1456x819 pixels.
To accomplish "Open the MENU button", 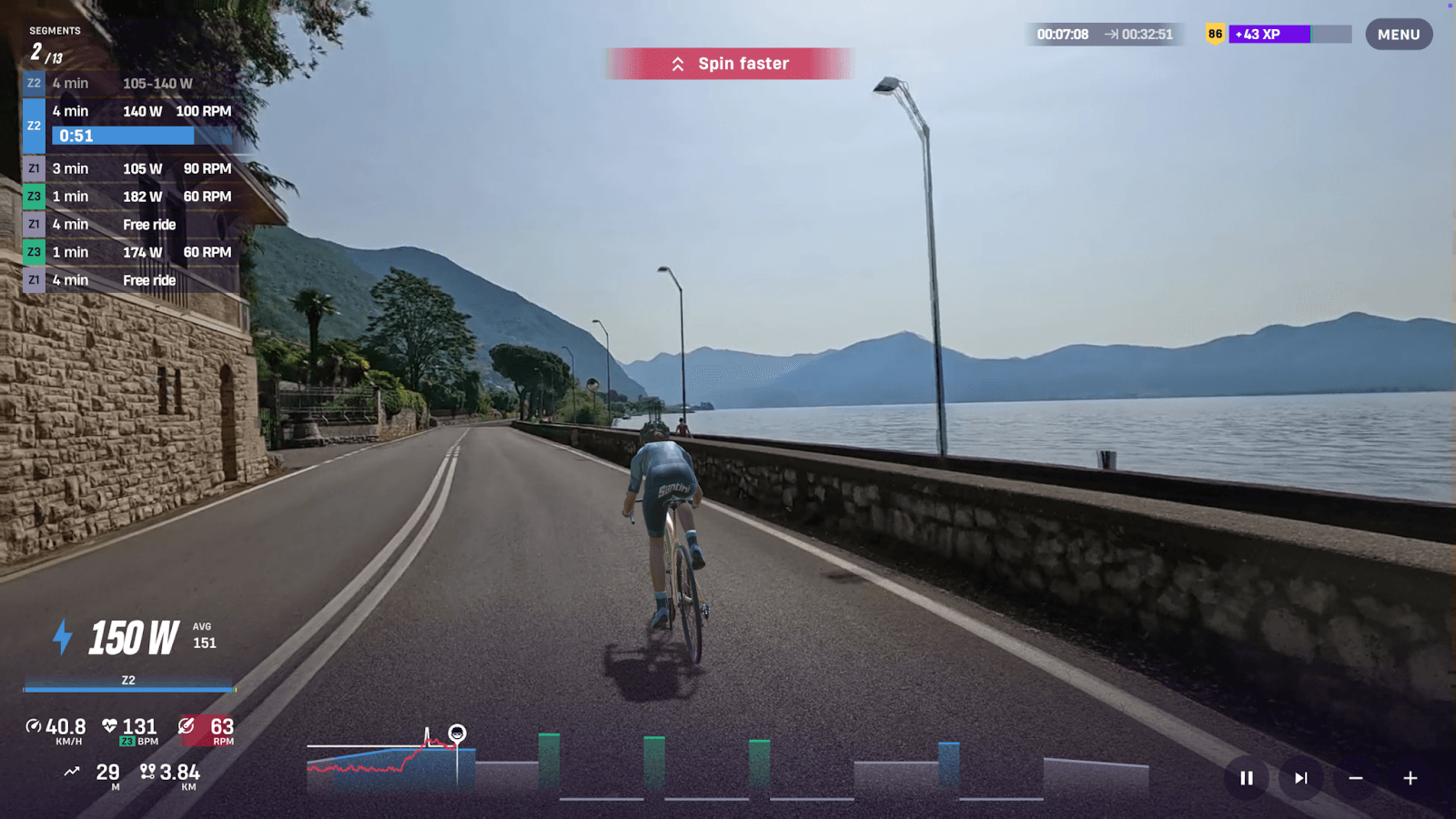I will 1398,35.
